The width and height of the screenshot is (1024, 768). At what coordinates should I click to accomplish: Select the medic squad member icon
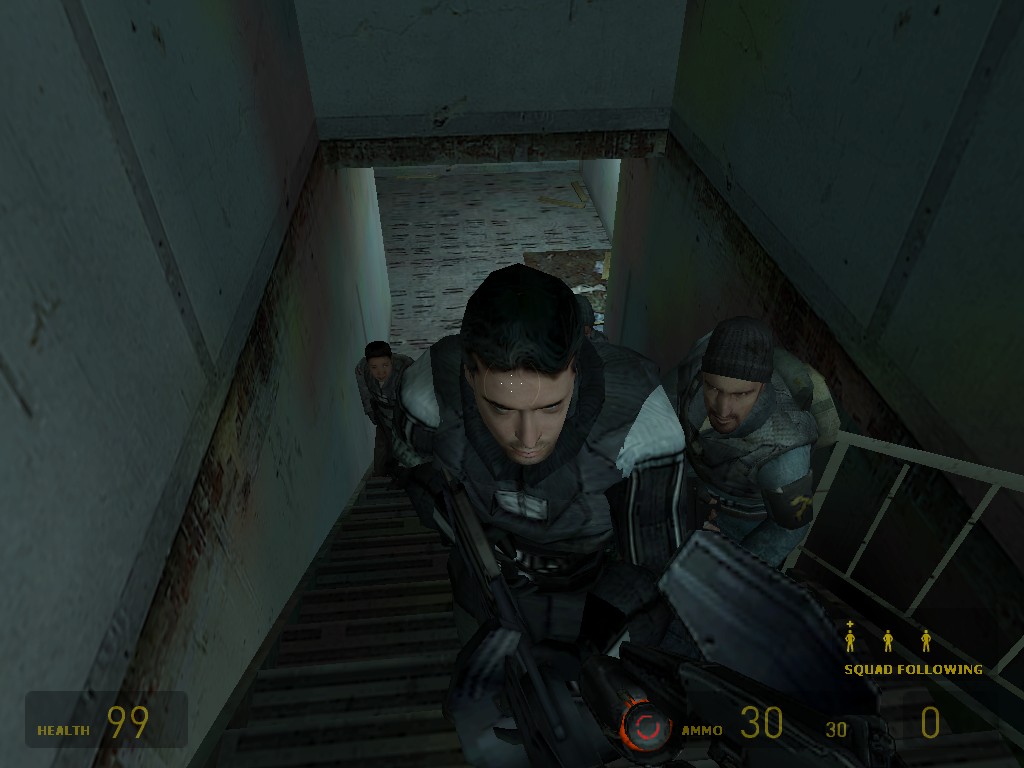[850, 638]
